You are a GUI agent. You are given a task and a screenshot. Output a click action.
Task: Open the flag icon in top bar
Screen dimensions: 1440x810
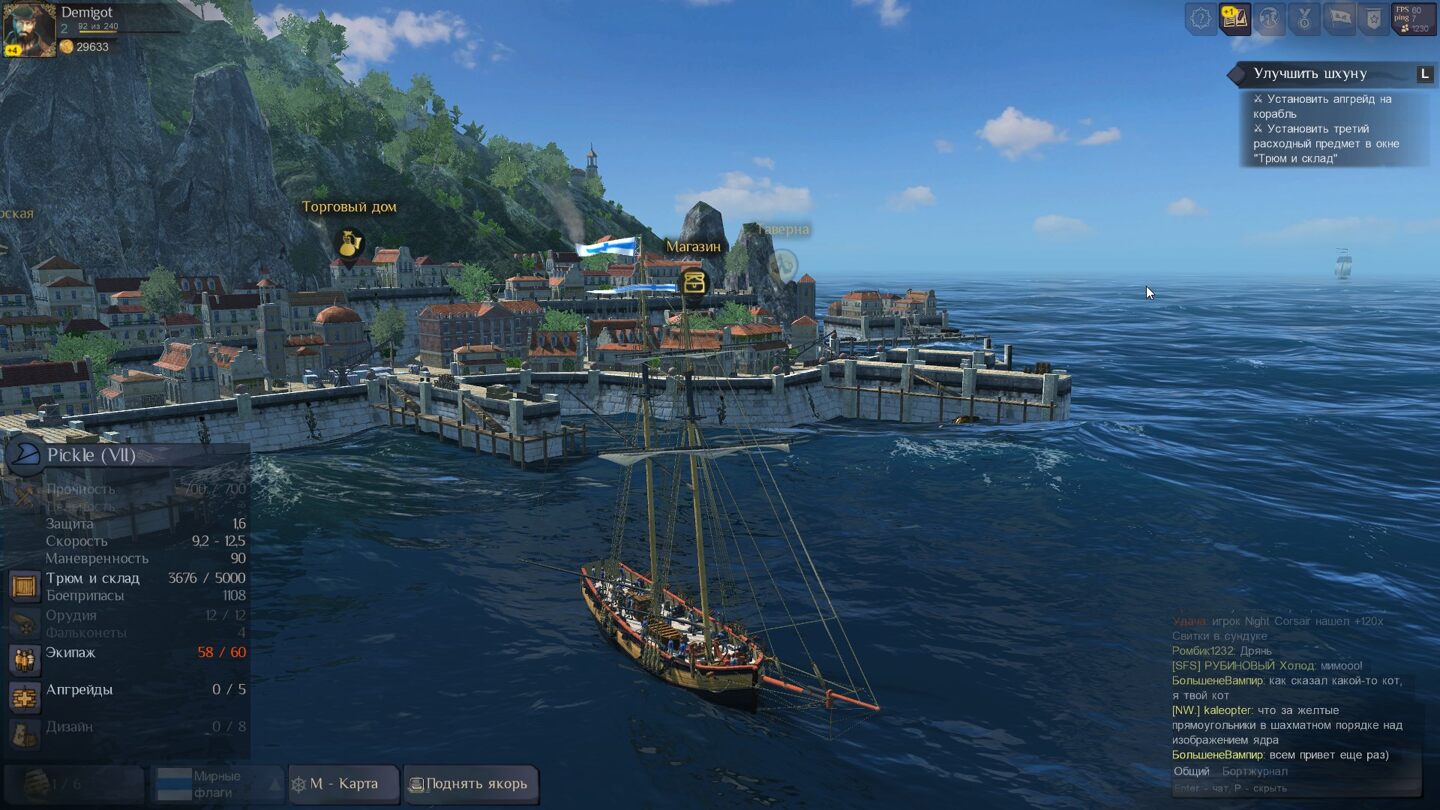1339,18
